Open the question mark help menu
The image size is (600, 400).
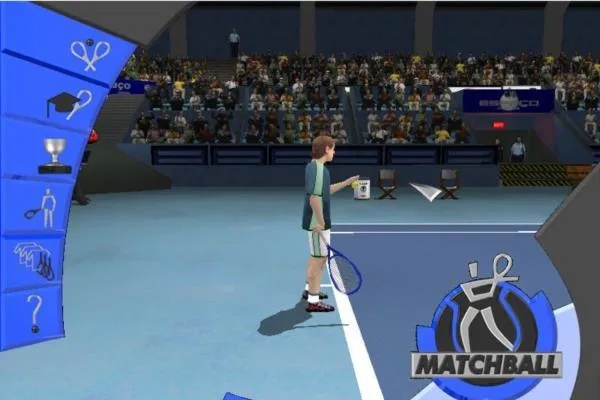coord(34,311)
